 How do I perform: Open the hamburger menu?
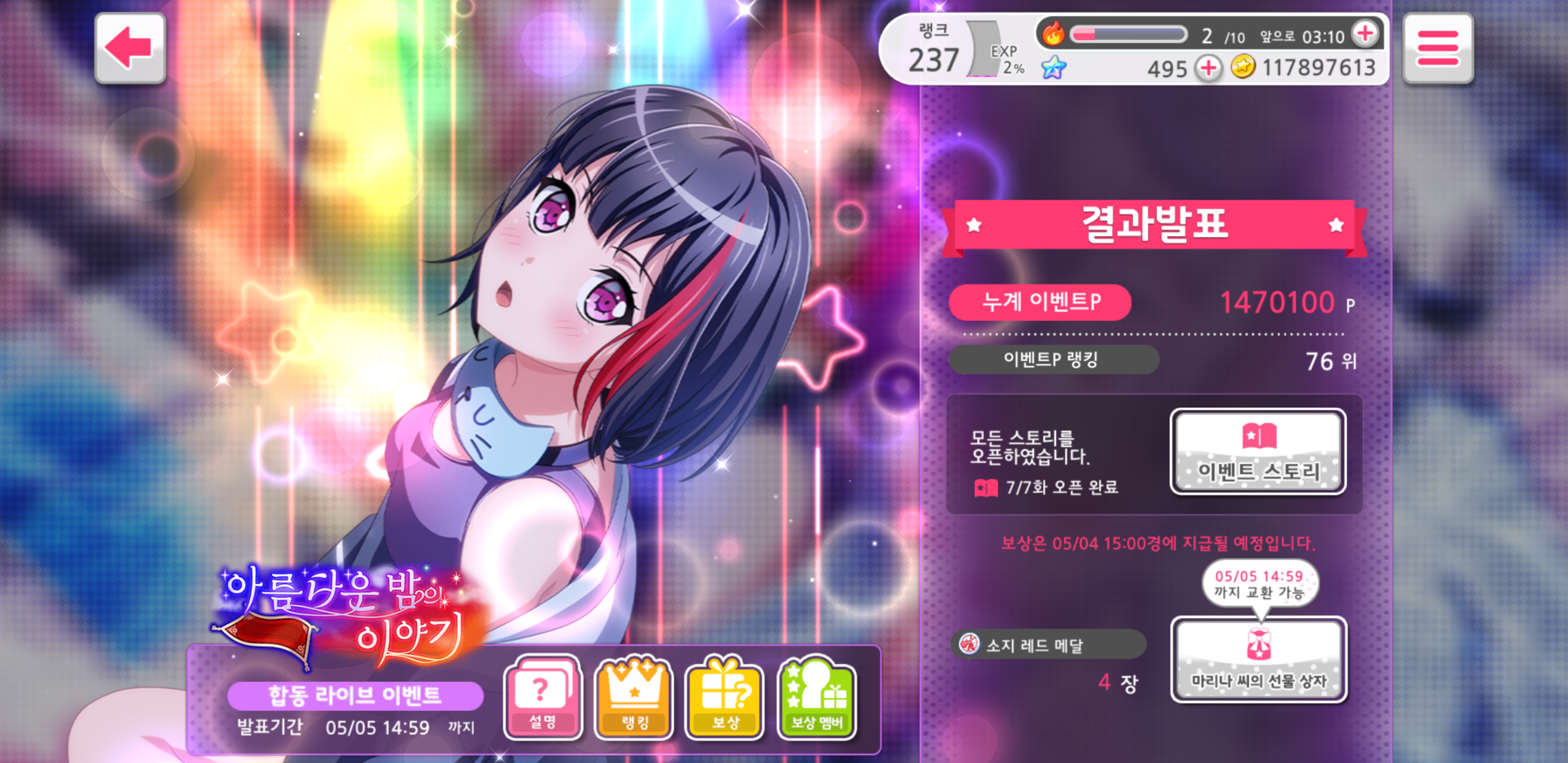click(x=1437, y=48)
